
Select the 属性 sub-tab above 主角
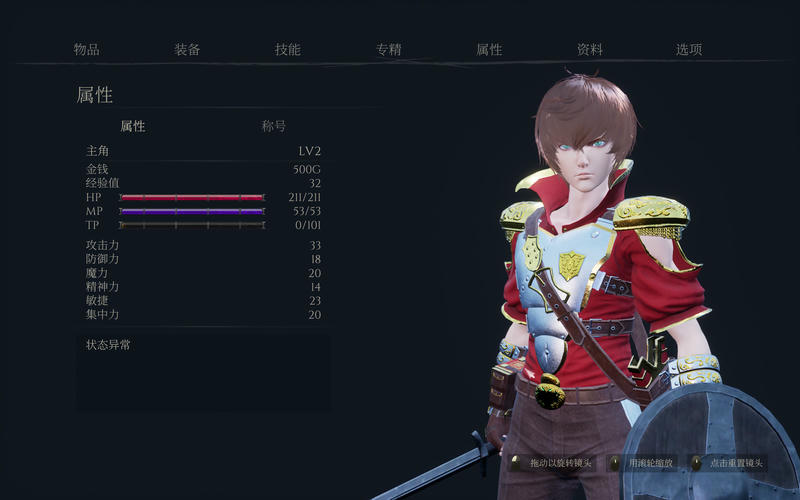[133, 126]
